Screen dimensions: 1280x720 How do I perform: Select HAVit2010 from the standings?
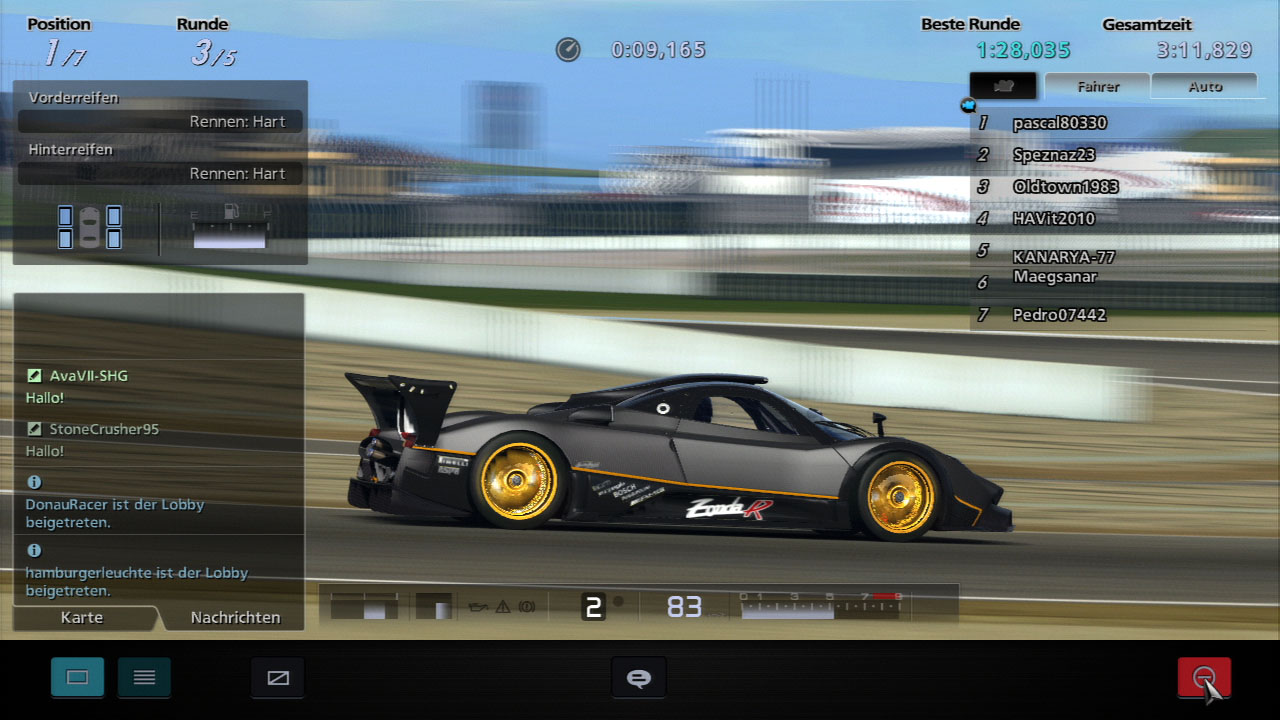pos(1053,219)
